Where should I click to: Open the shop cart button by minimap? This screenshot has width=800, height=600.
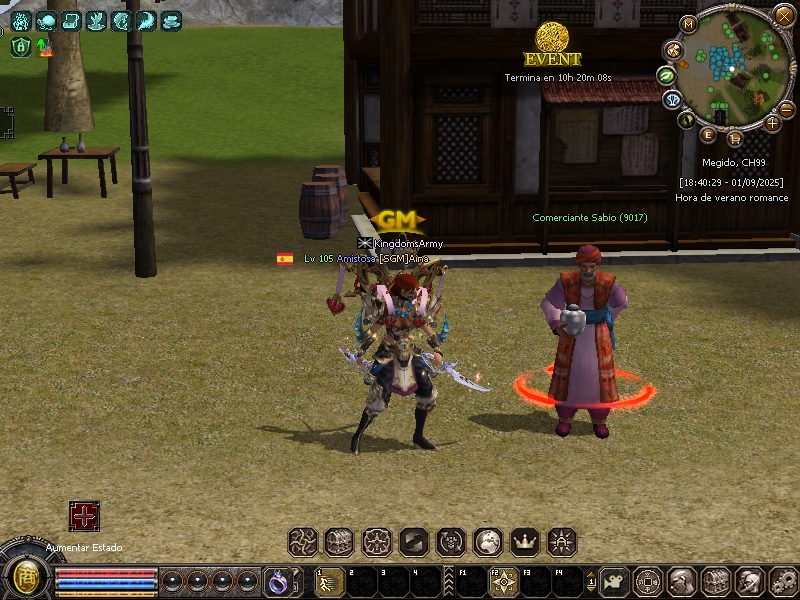click(735, 138)
